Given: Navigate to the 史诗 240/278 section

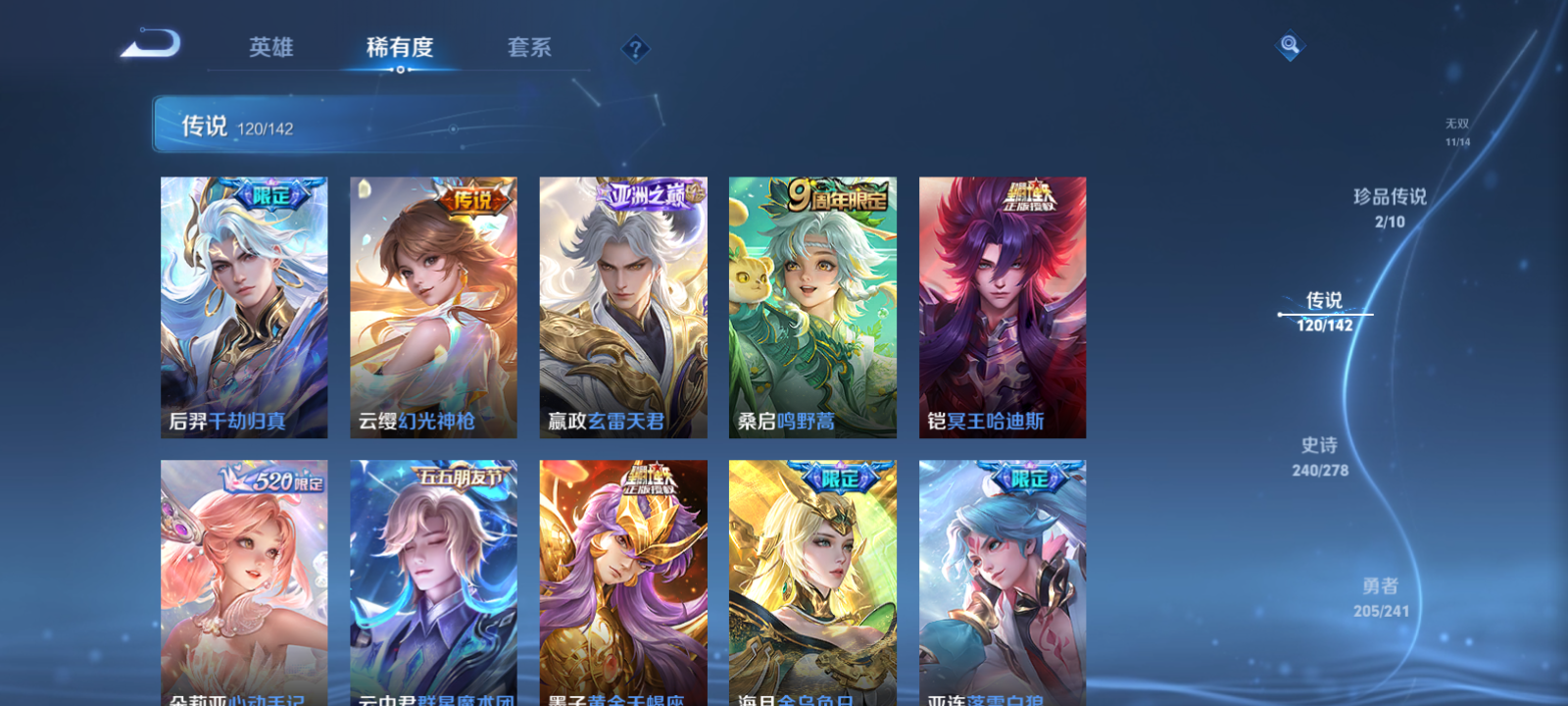Looking at the screenshot, I should tap(1319, 456).
